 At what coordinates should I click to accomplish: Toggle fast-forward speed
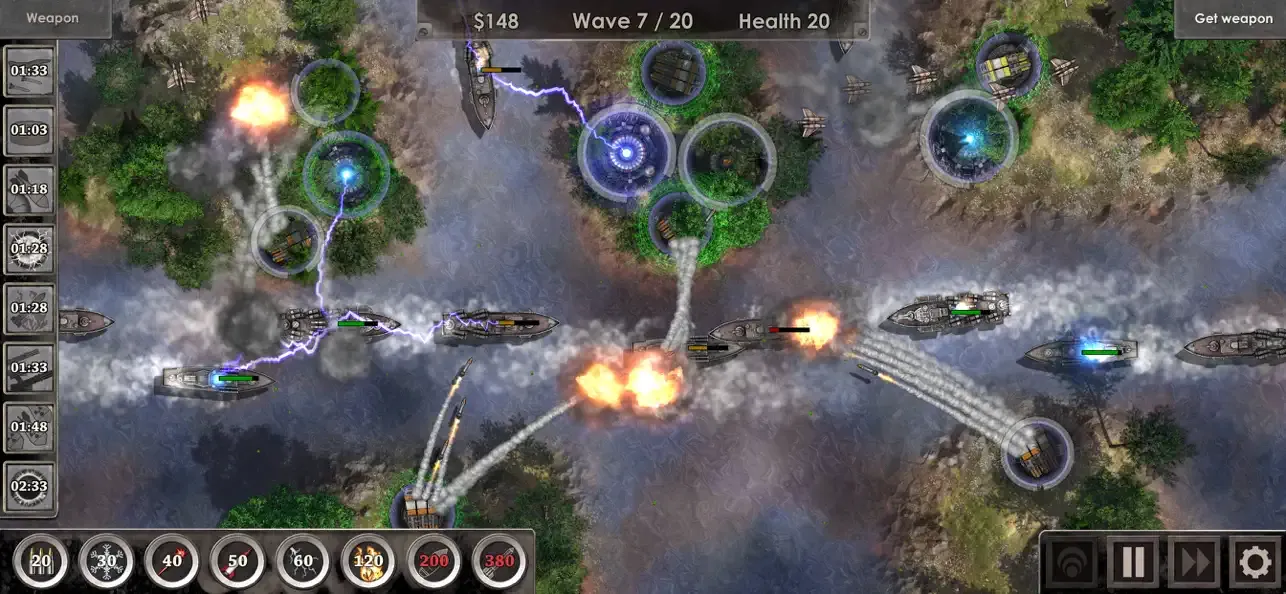tap(1194, 562)
